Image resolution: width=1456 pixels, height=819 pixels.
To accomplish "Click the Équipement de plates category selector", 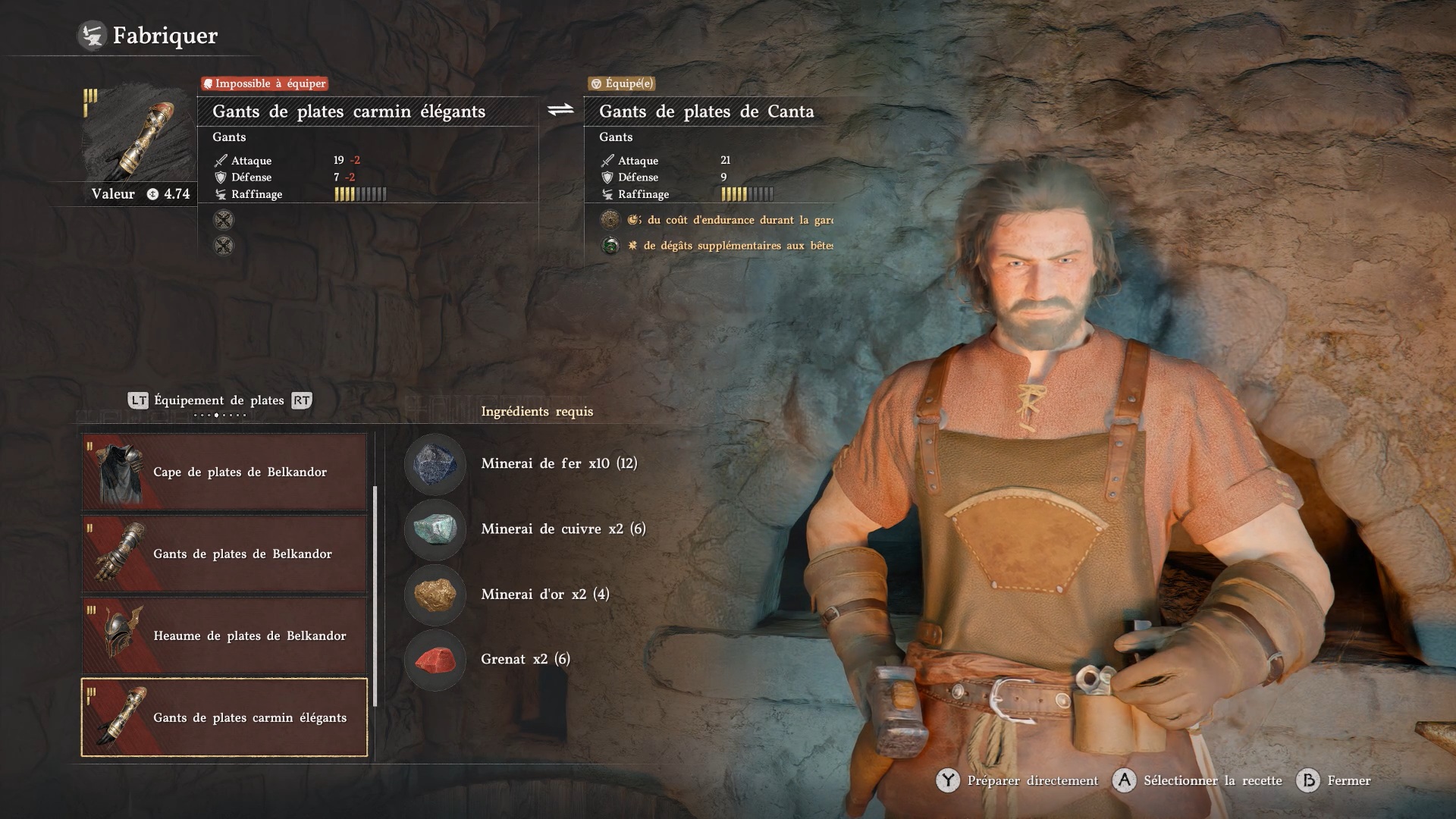I will pyautogui.click(x=219, y=400).
